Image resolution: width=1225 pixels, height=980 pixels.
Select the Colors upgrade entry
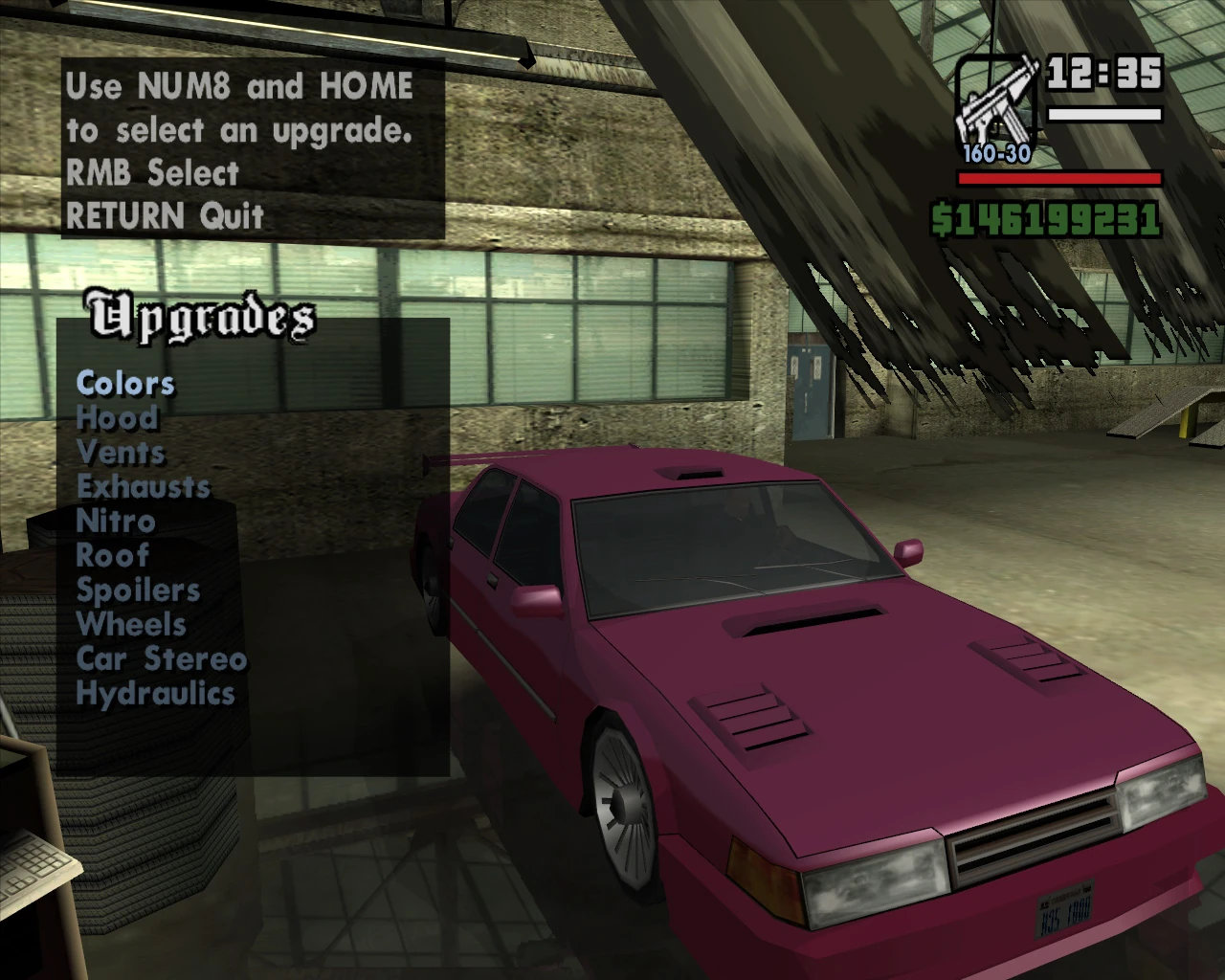click(125, 384)
